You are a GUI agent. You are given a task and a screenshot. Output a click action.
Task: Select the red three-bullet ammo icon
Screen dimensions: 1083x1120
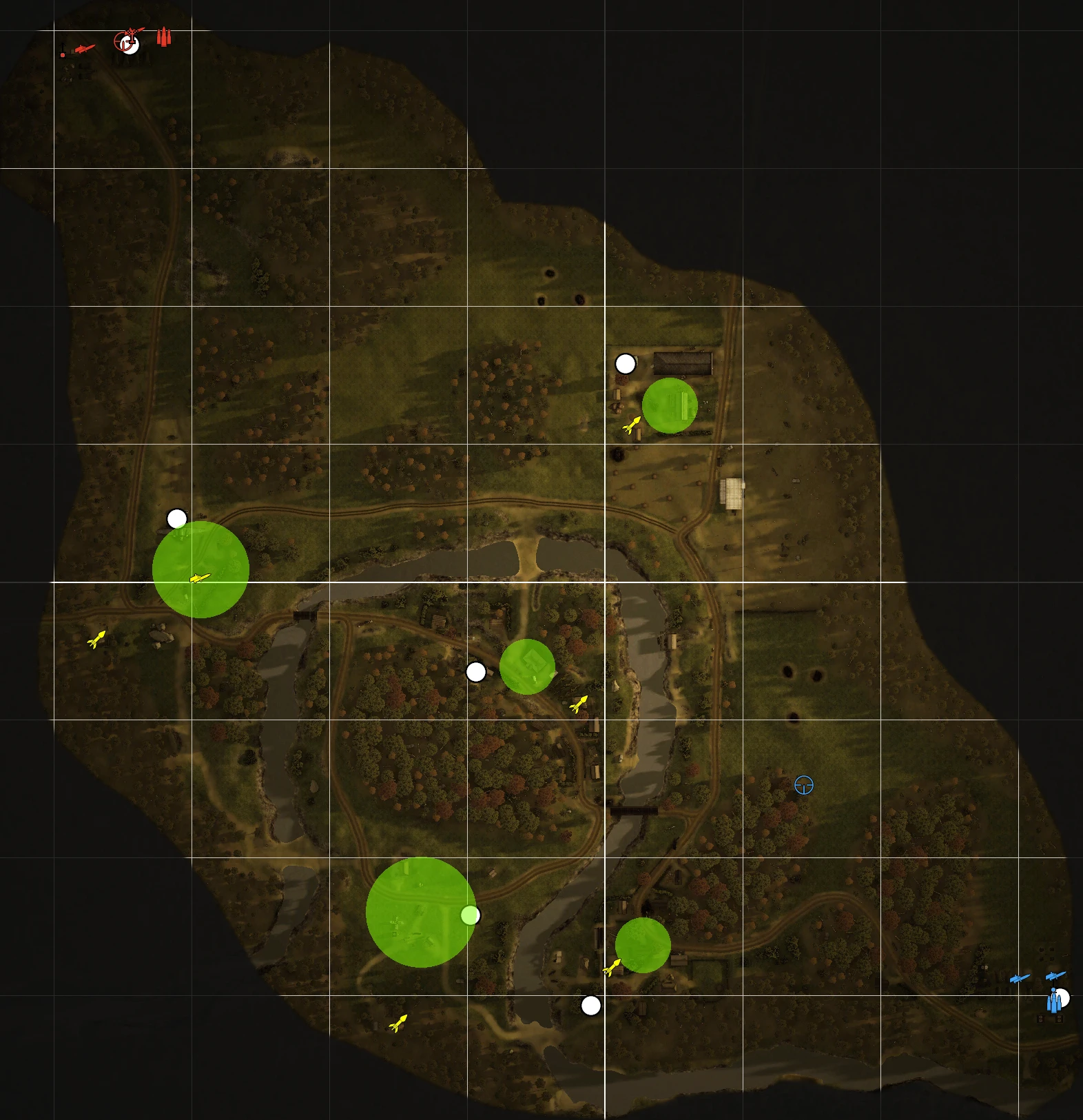pyautogui.click(x=163, y=37)
